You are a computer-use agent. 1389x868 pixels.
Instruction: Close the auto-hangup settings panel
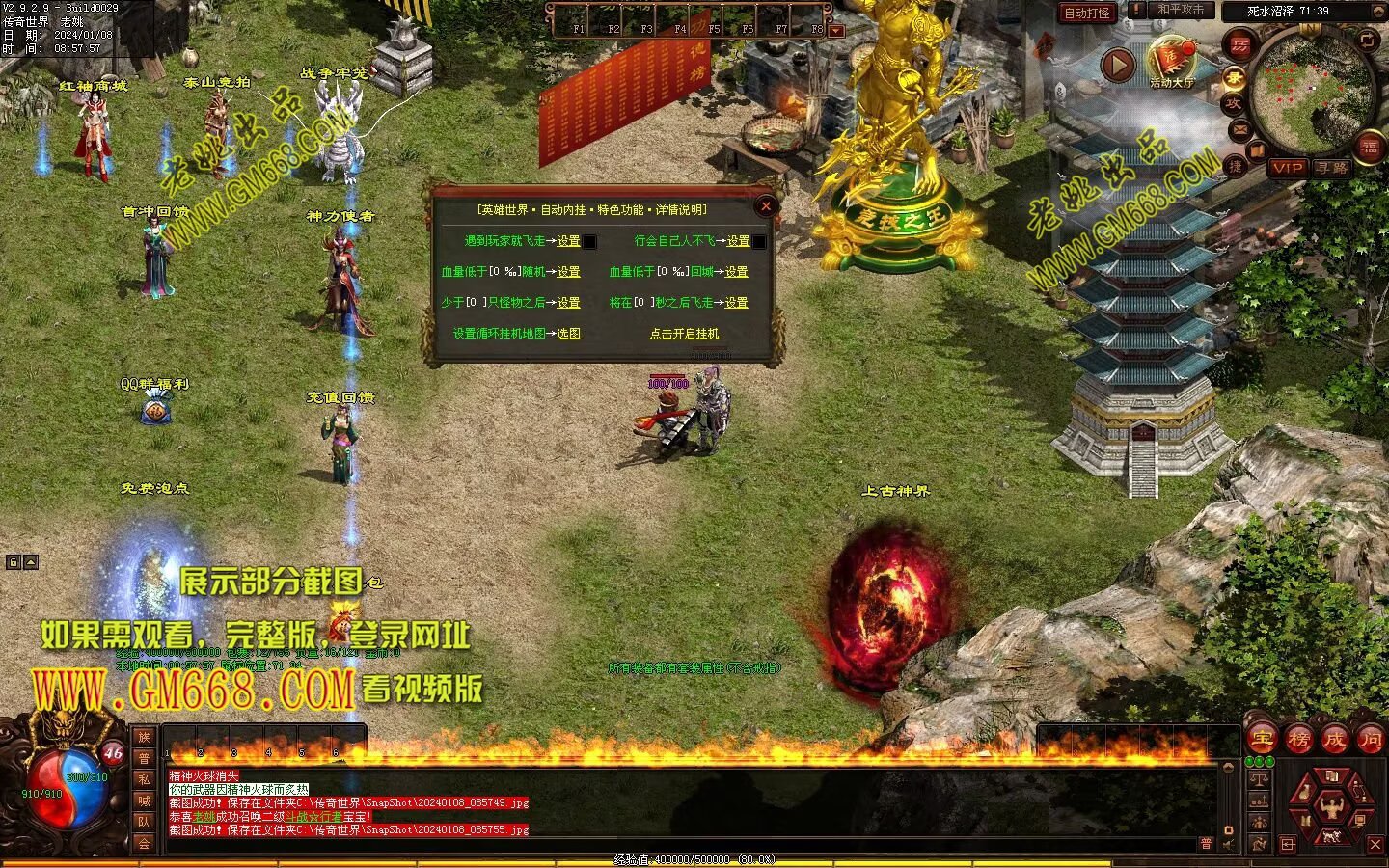[766, 205]
